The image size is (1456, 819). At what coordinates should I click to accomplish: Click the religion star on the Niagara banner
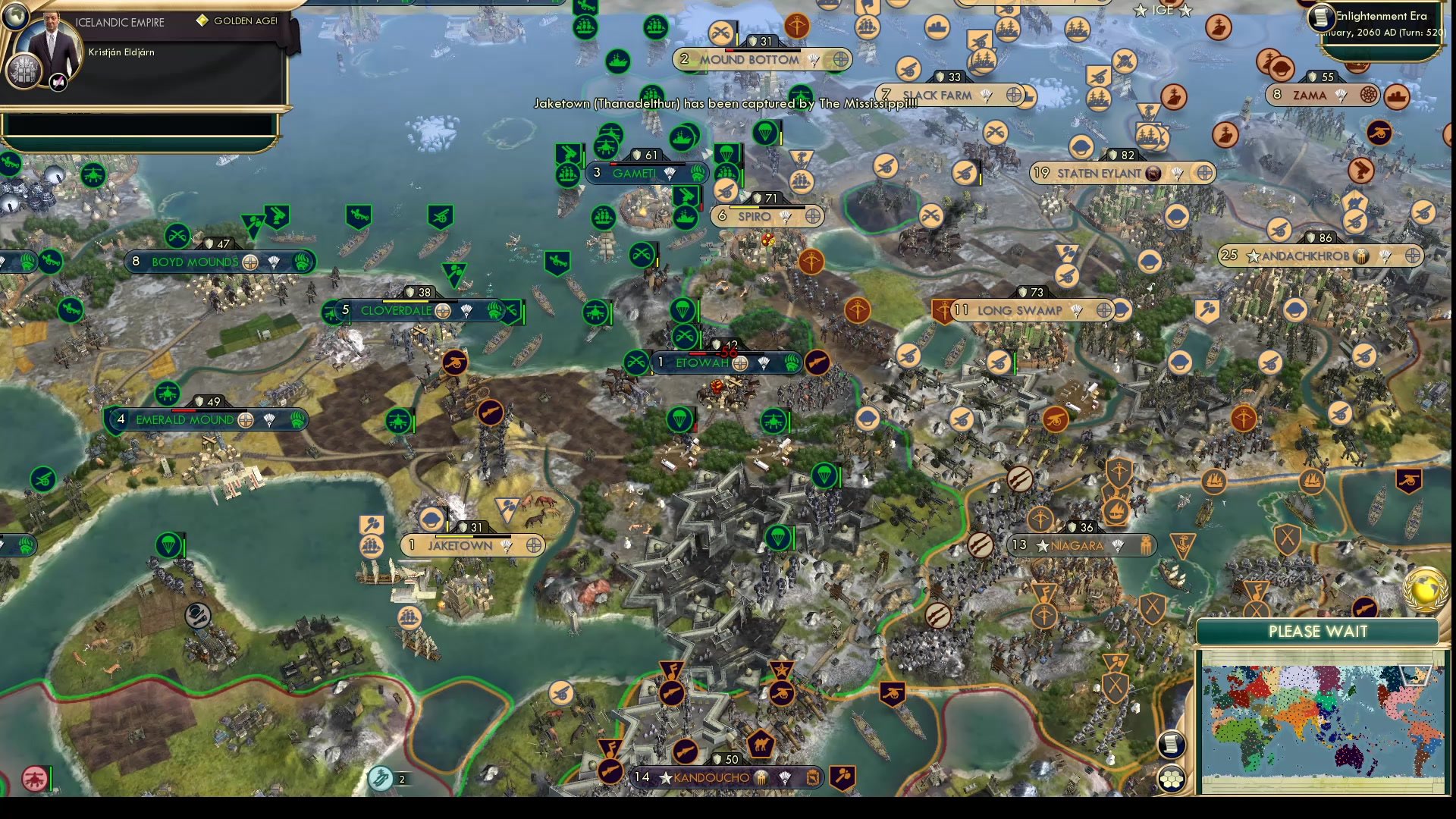point(1041,547)
